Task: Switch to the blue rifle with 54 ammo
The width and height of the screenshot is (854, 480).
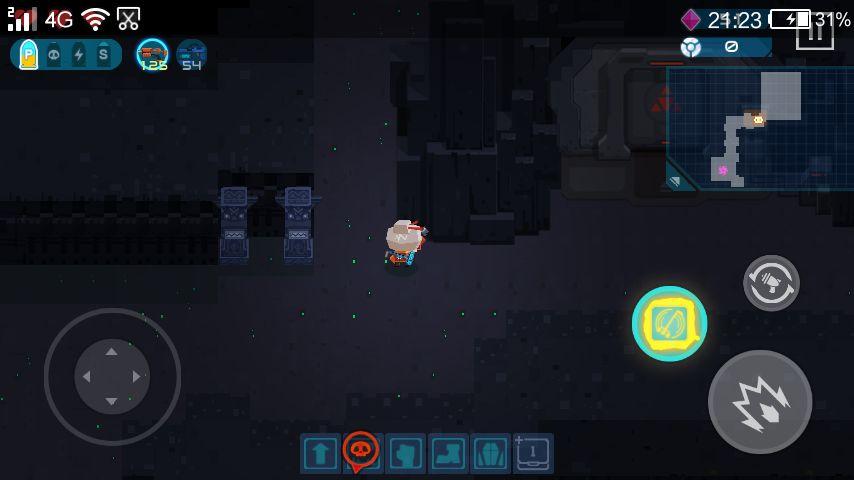Action: 191,54
